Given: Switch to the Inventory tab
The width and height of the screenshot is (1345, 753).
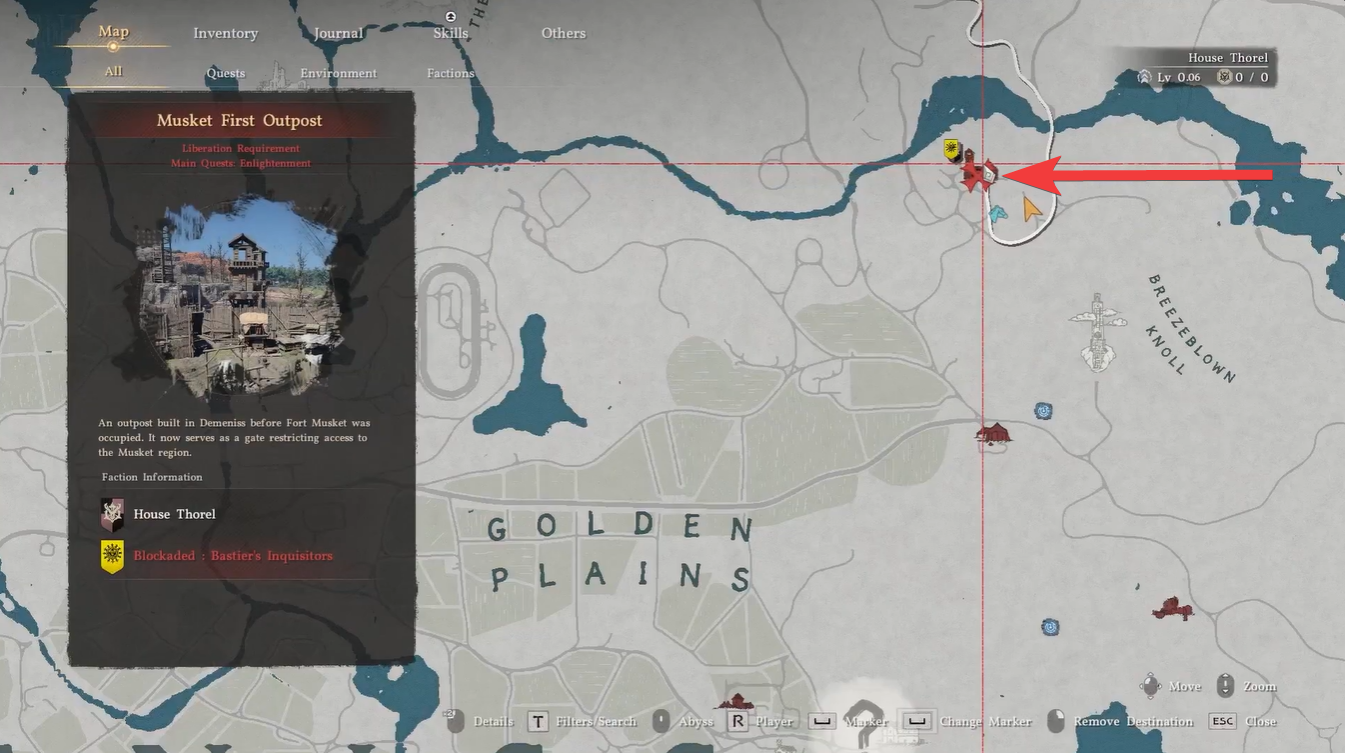Looking at the screenshot, I should (x=226, y=32).
